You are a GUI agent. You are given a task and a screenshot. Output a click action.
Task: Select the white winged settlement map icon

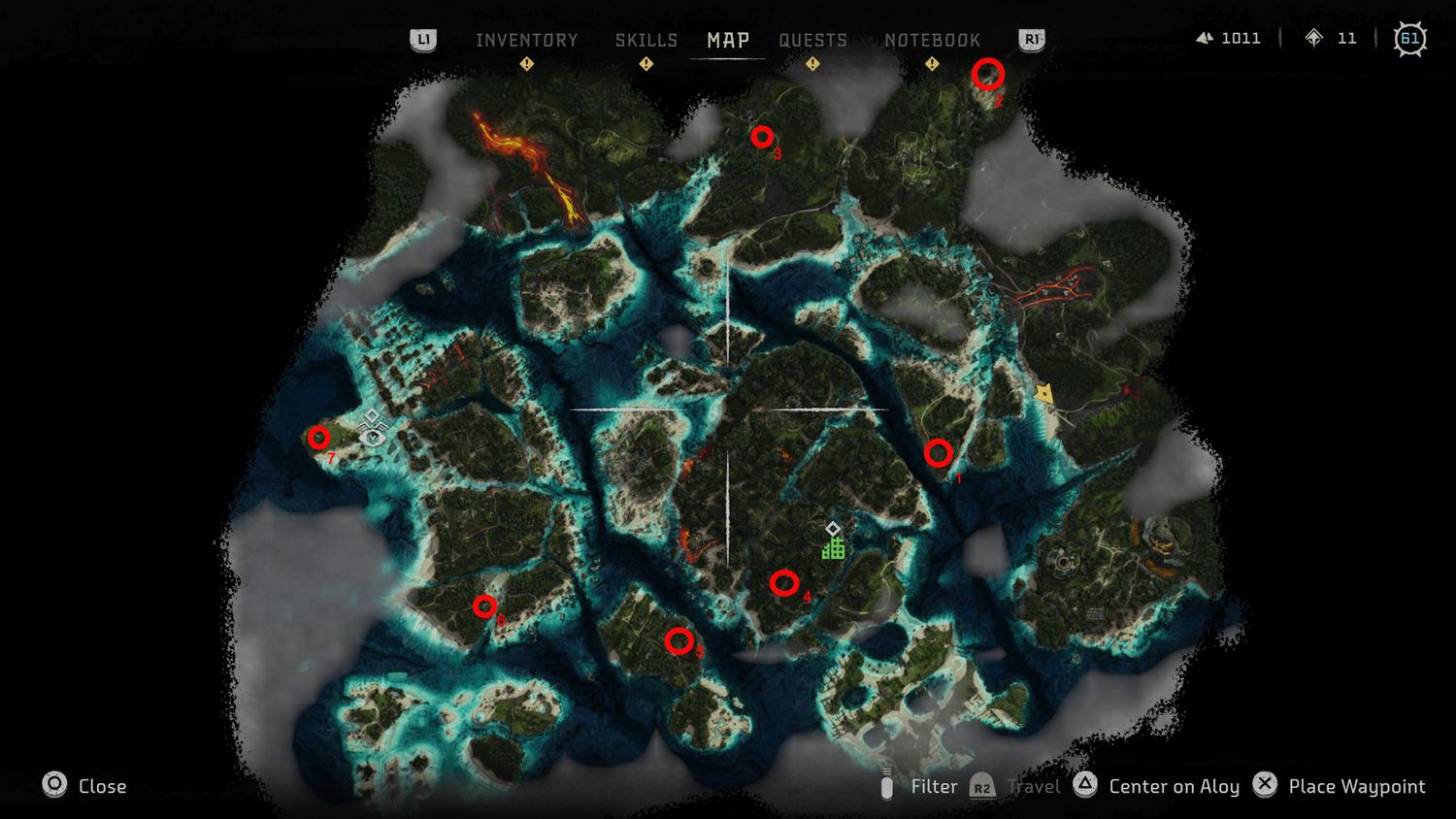(x=372, y=434)
